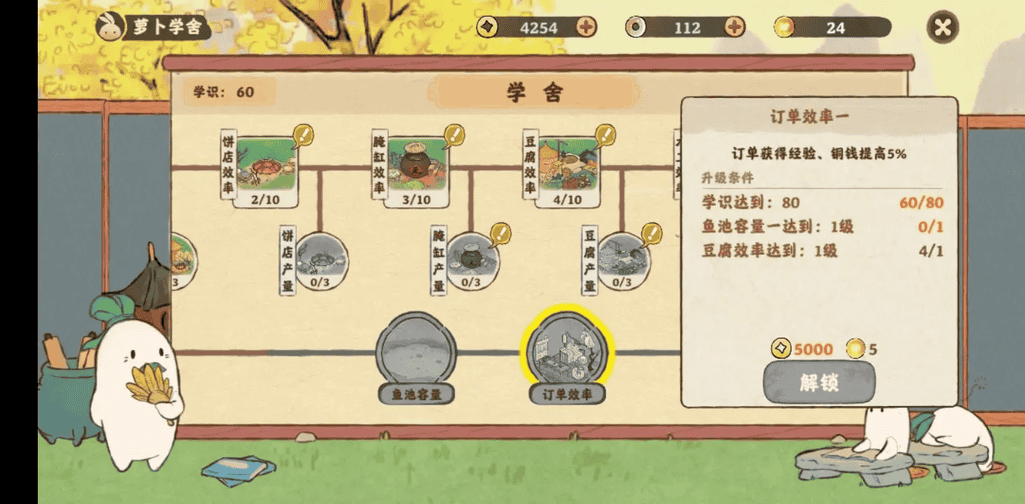This screenshot has width=1025, height=504.
Task: Choose the 腌缸产量 locked node
Action: (471, 257)
